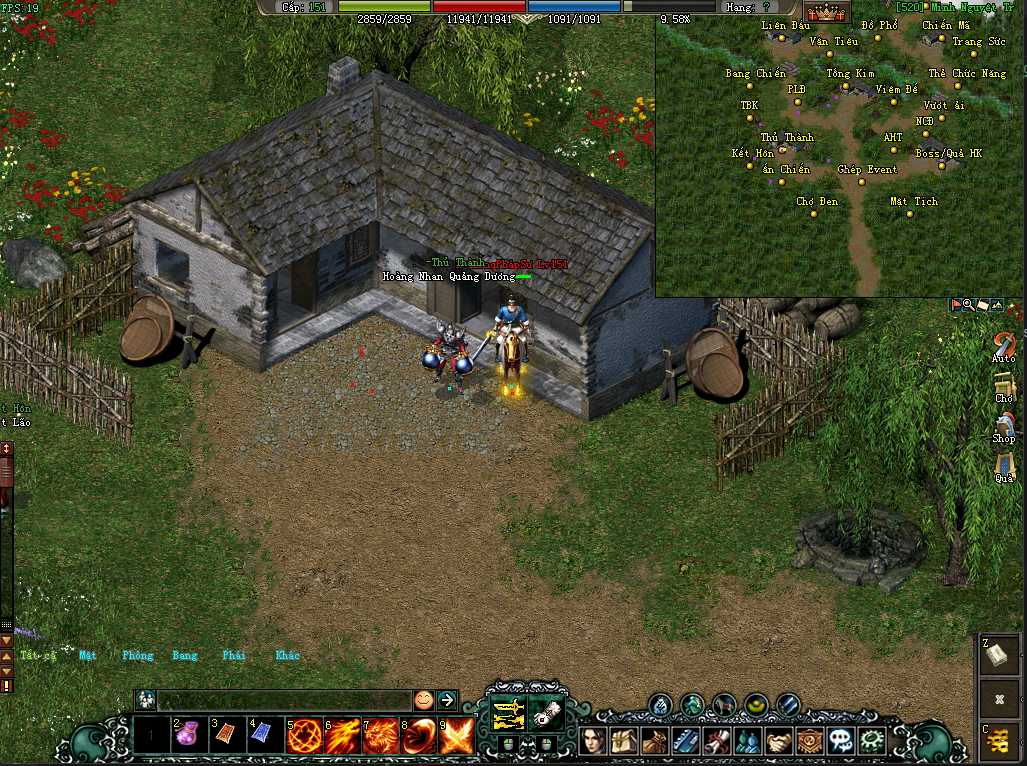Activate the fire ring skill in slot 5

(303, 737)
